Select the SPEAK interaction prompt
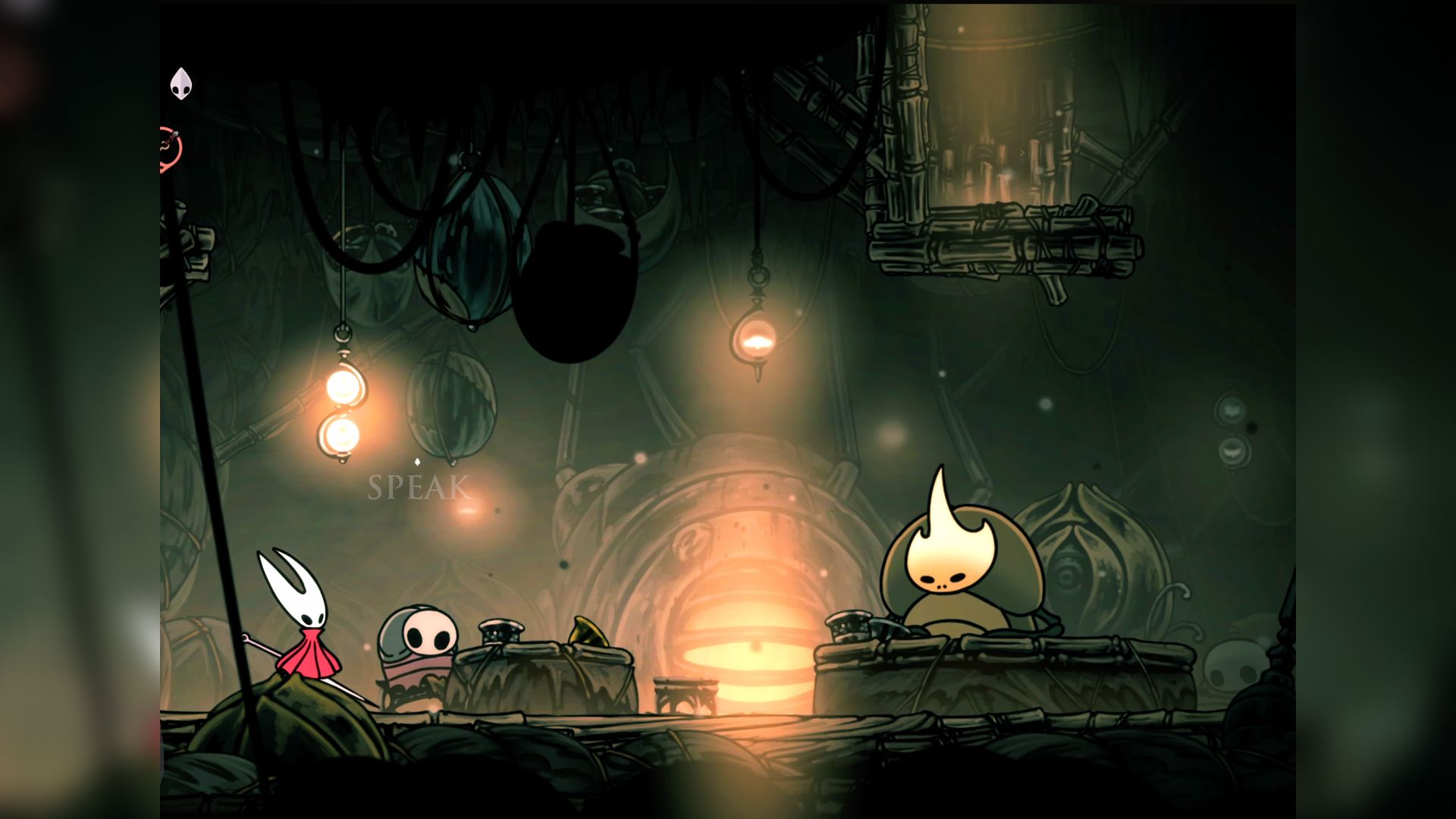The height and width of the screenshot is (819, 1456). point(419,488)
